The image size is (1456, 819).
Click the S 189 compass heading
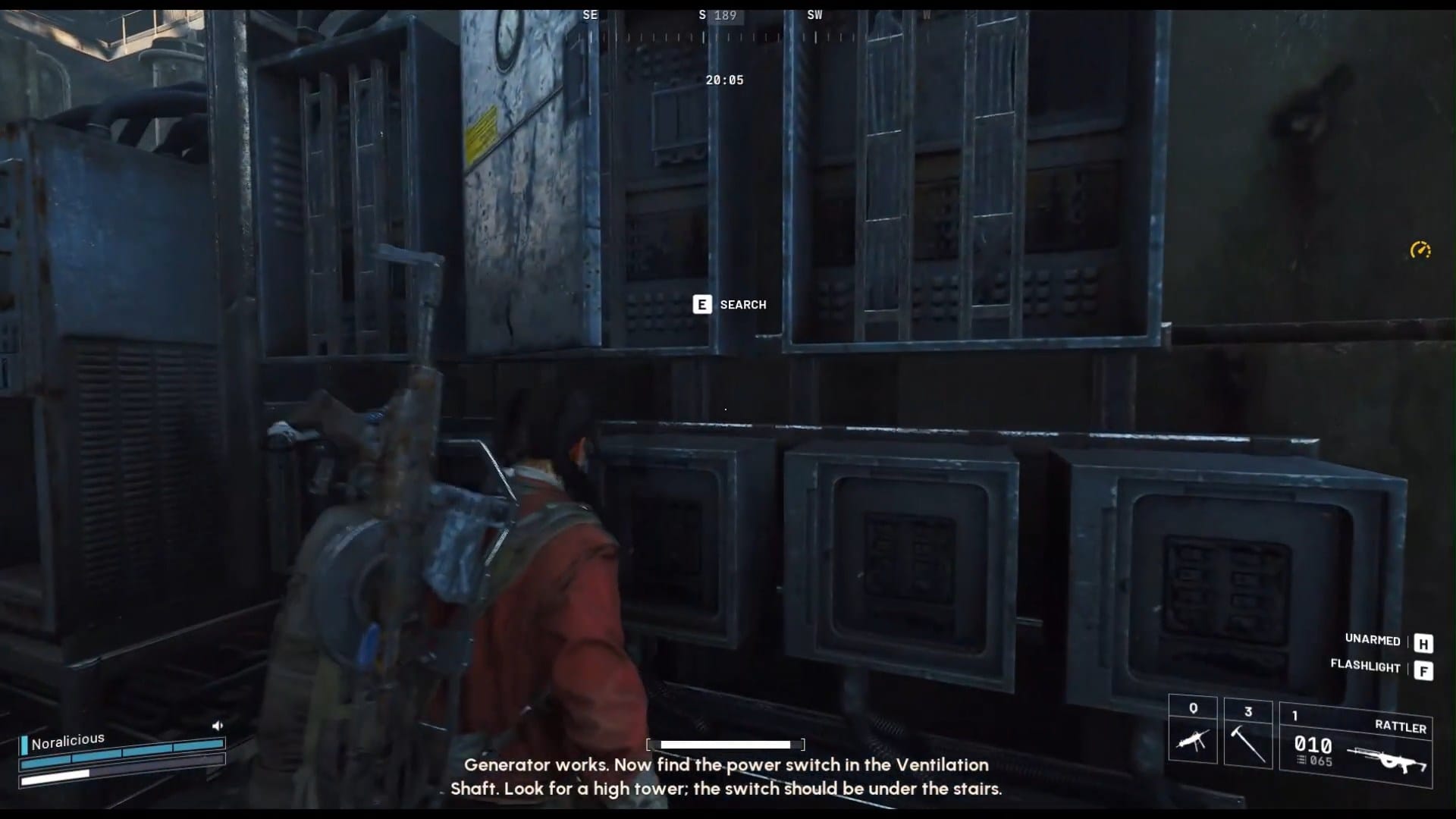[x=716, y=14]
